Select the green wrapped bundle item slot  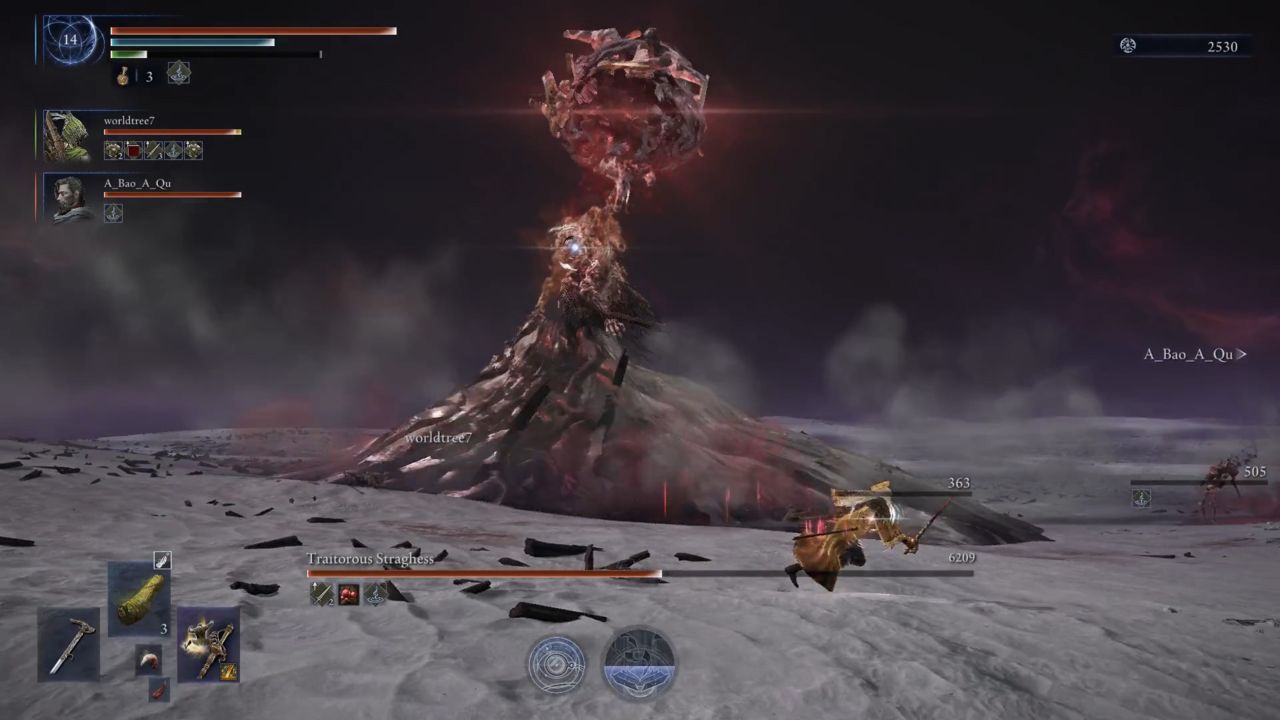point(139,598)
